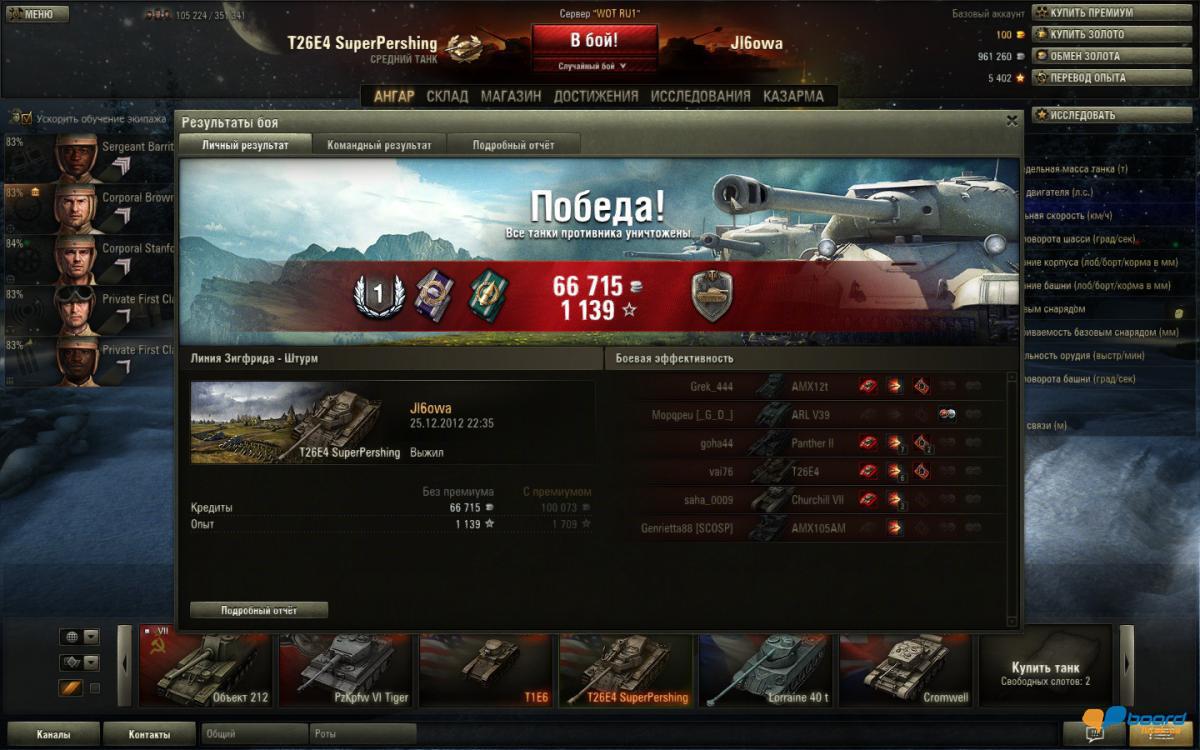The height and width of the screenshot is (750, 1200).
Task: Go to the СКЛАД section
Action: coord(447,96)
